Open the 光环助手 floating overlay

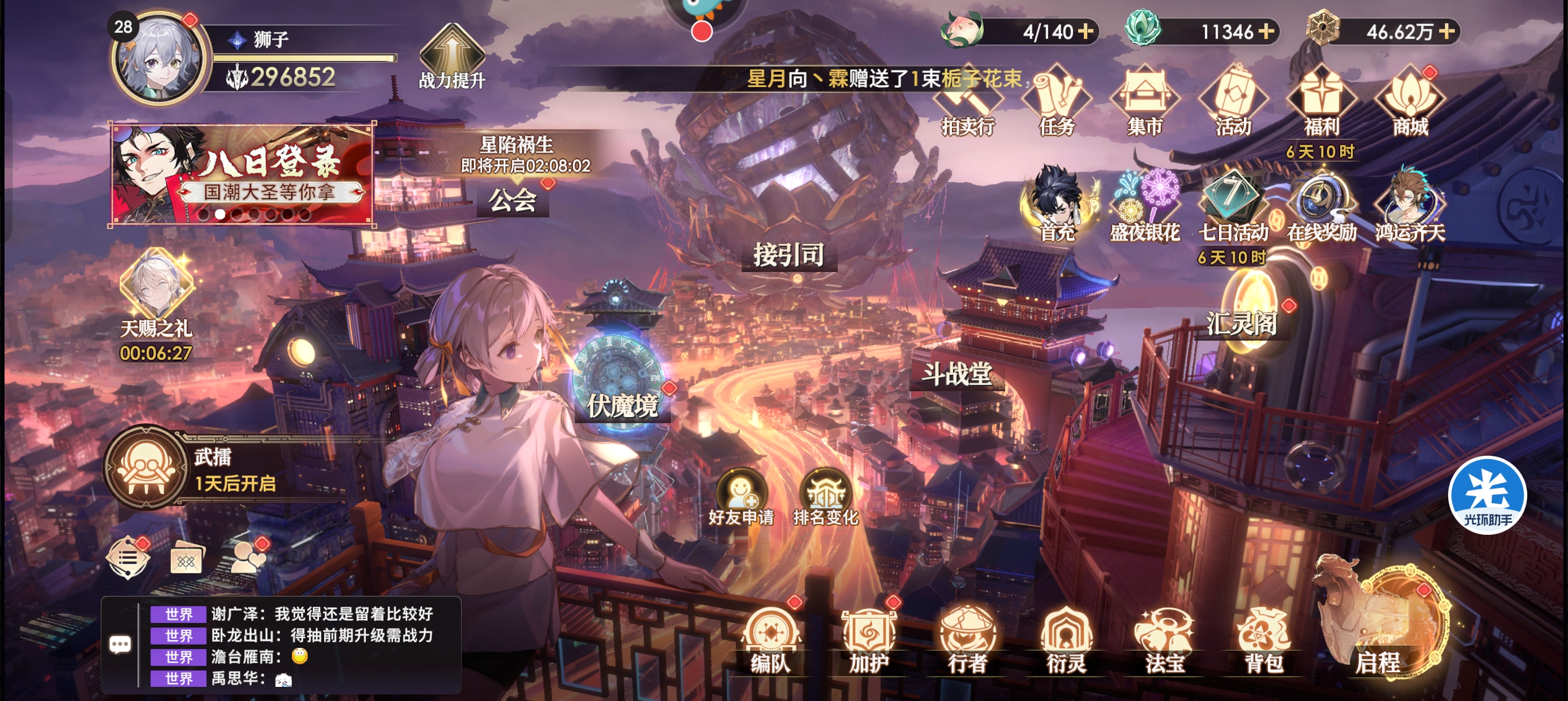(x=1487, y=495)
